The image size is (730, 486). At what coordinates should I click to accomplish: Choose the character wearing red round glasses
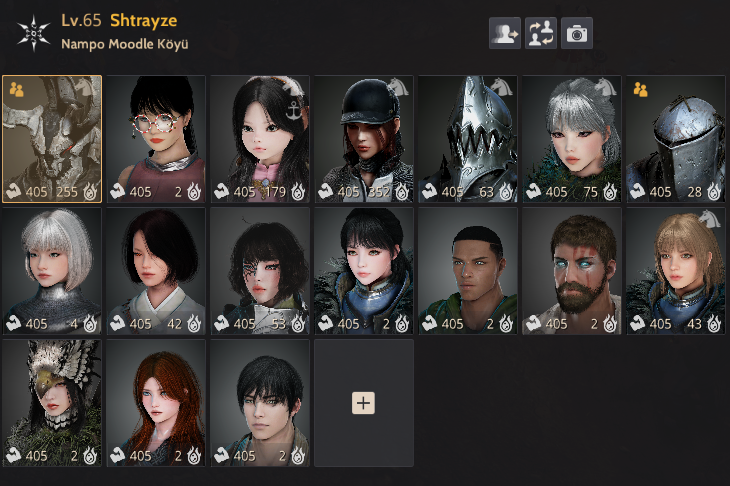(x=156, y=138)
